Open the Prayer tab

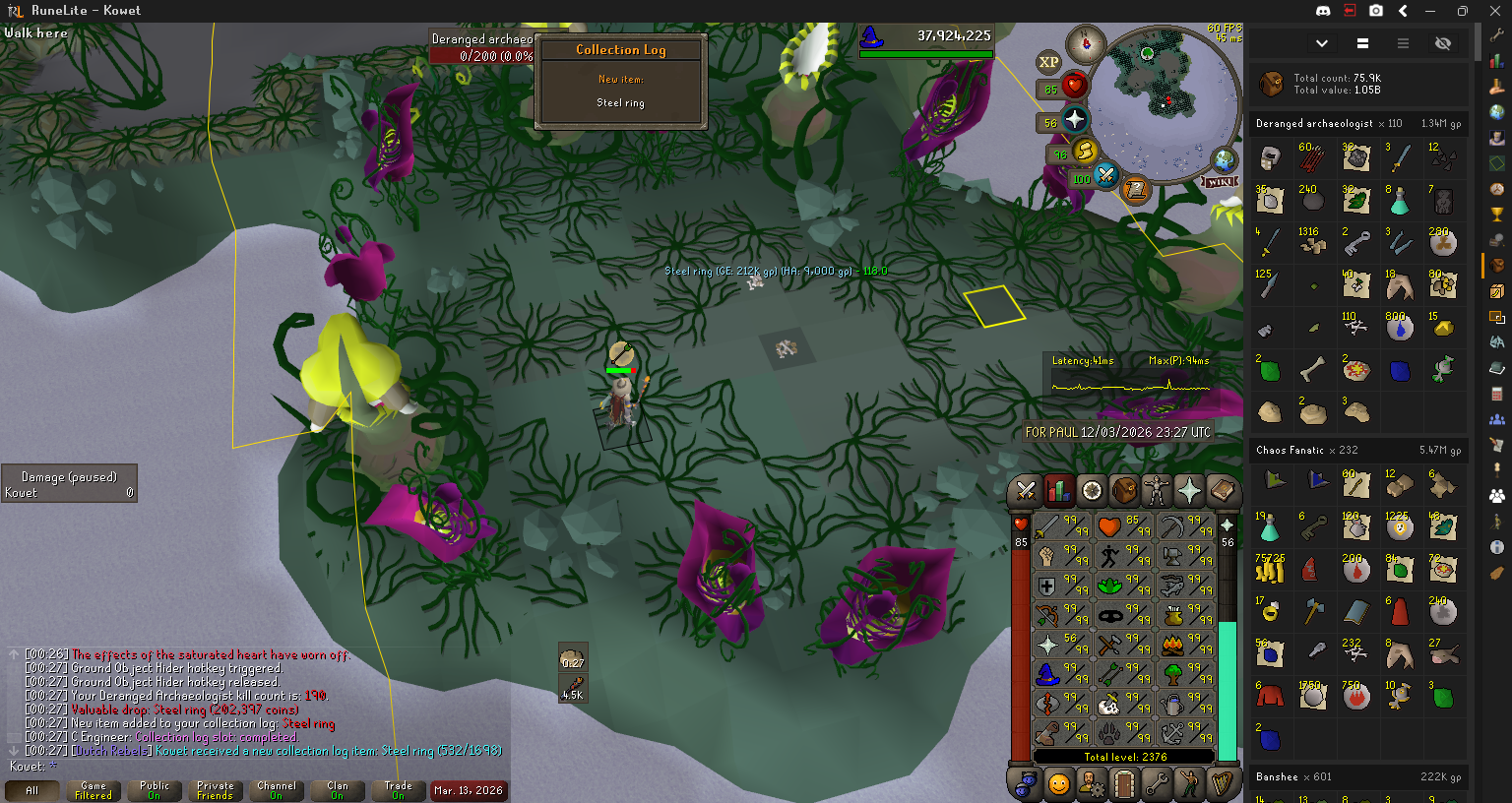tap(1189, 490)
